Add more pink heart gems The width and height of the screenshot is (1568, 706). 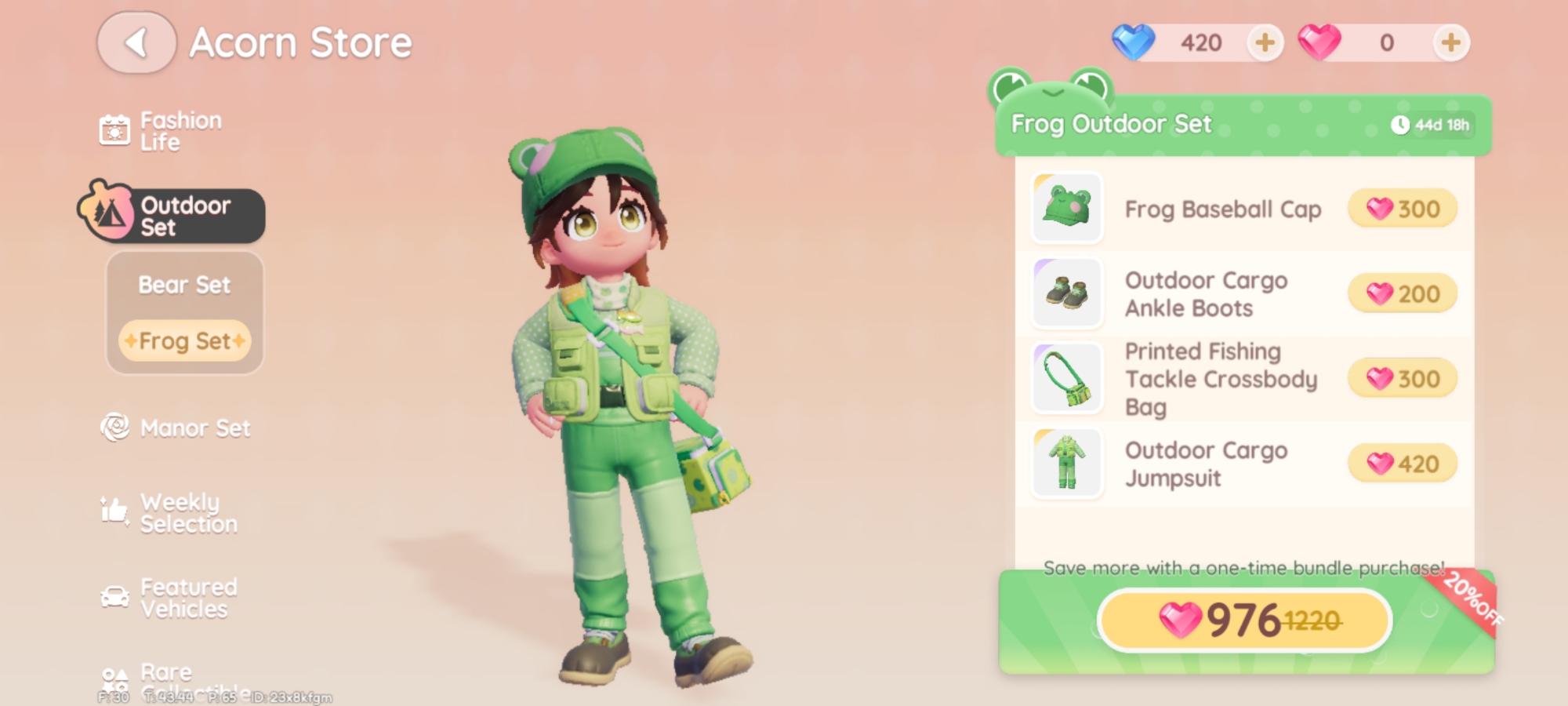[x=1450, y=42]
